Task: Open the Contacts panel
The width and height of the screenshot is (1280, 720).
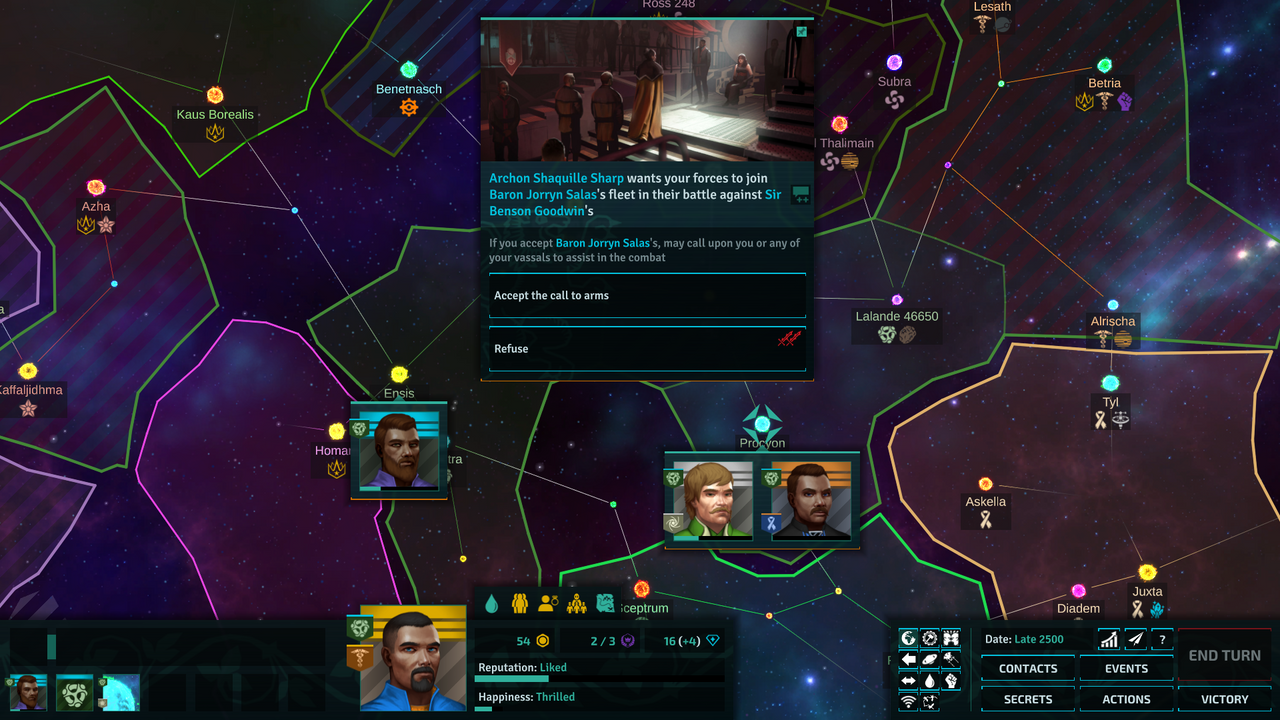Action: (1027, 668)
